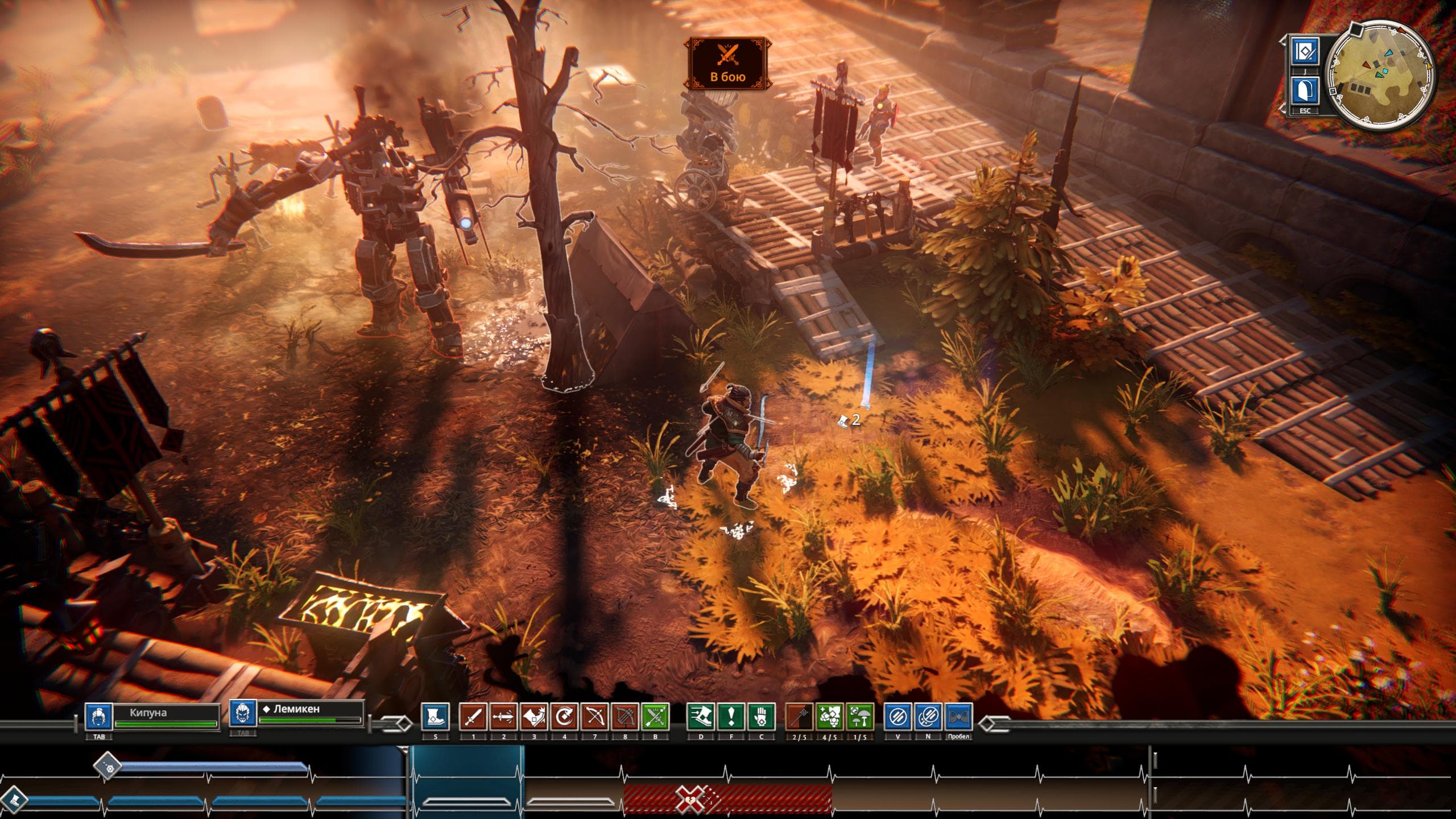
Task: Open the journal book icon
Action: pos(1305,53)
